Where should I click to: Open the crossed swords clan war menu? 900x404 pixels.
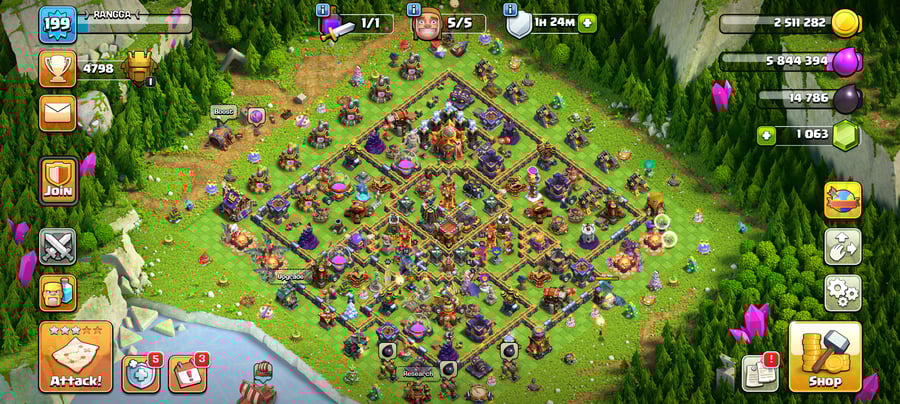click(x=58, y=246)
